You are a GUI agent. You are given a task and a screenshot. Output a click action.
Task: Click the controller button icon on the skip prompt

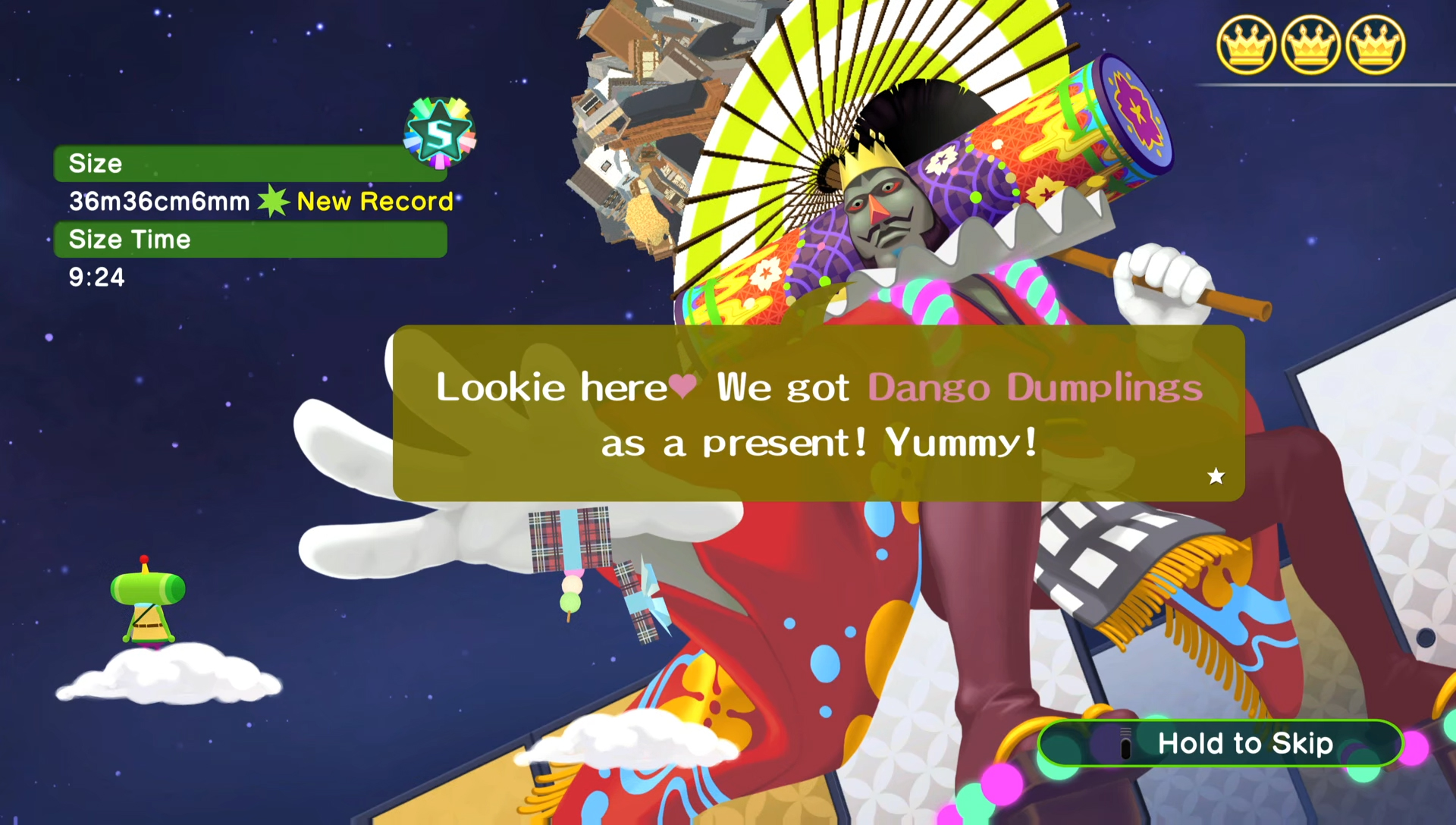coord(1124,744)
